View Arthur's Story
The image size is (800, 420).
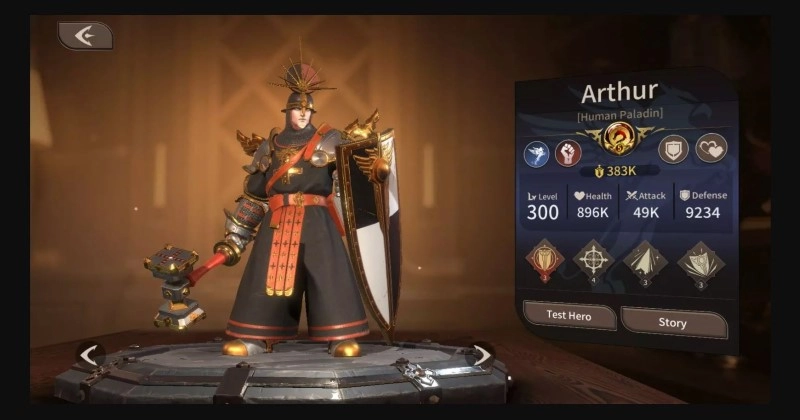tap(672, 322)
